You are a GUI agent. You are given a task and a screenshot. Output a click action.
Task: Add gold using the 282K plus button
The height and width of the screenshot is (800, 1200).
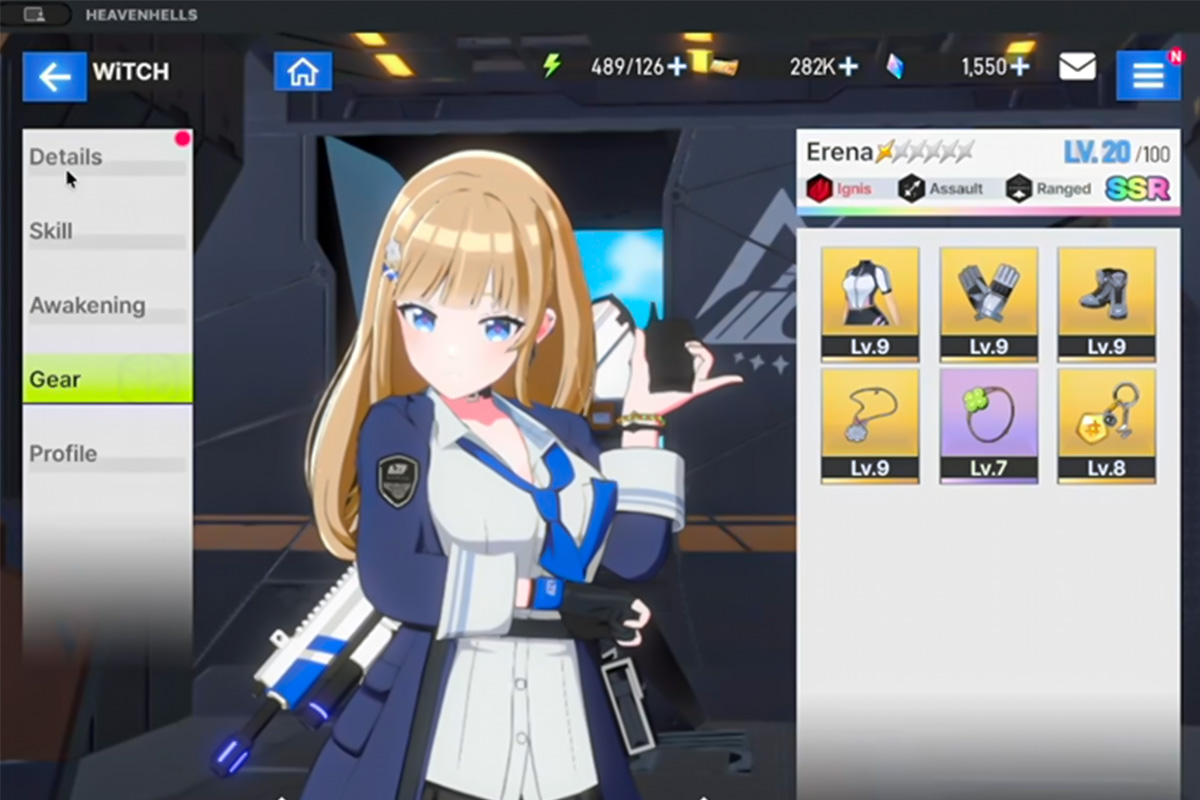coord(848,66)
